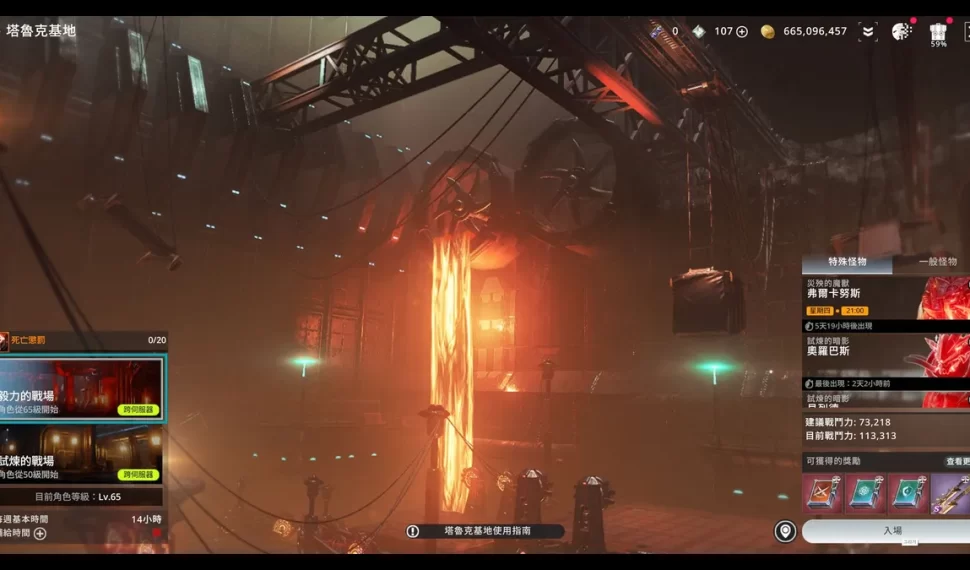
Task: Enter the dungeon with the 入場 button
Action: [891, 531]
